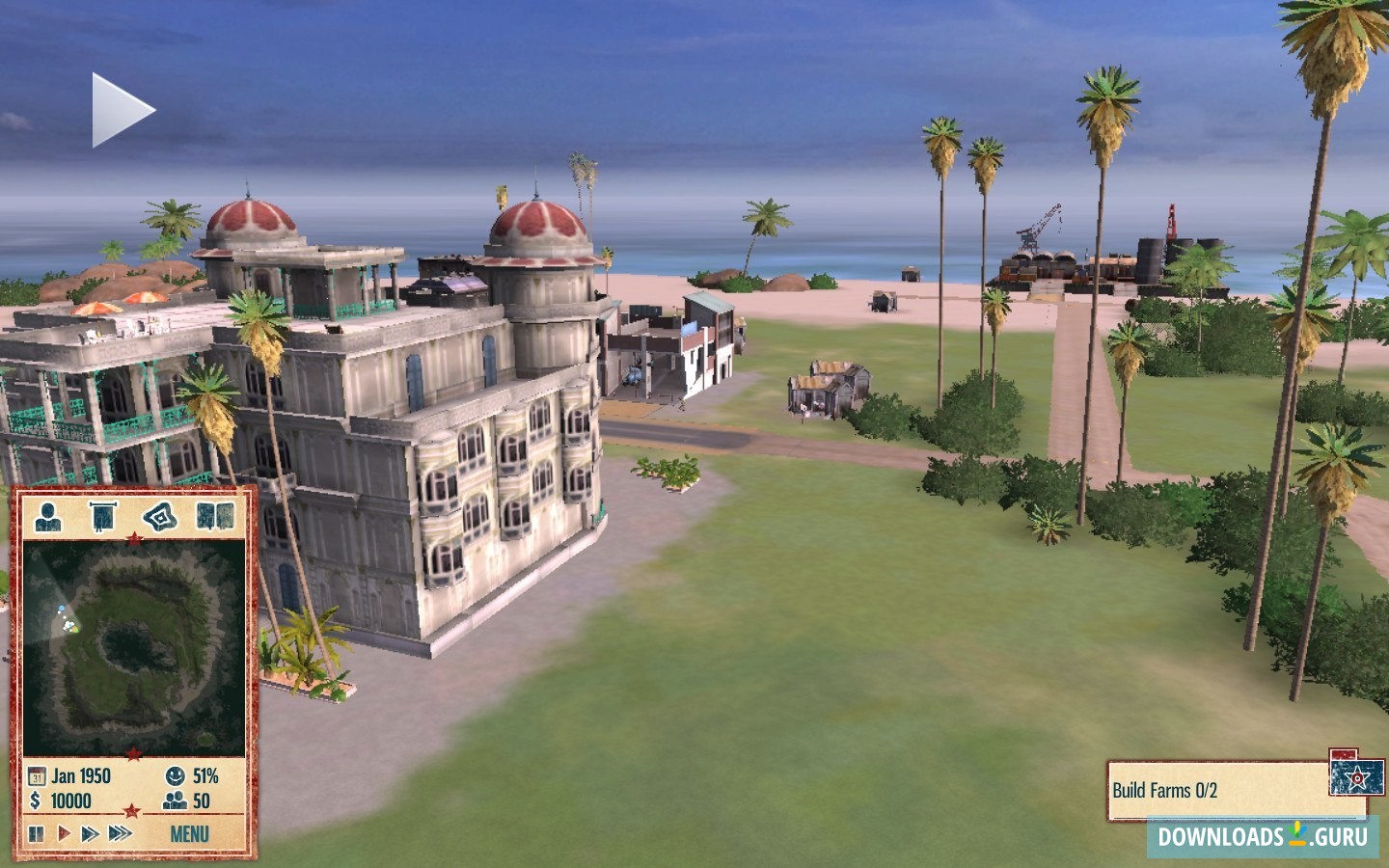The image size is (1389, 868).
Task: Switch to double fast-forward speed
Action: point(90,833)
